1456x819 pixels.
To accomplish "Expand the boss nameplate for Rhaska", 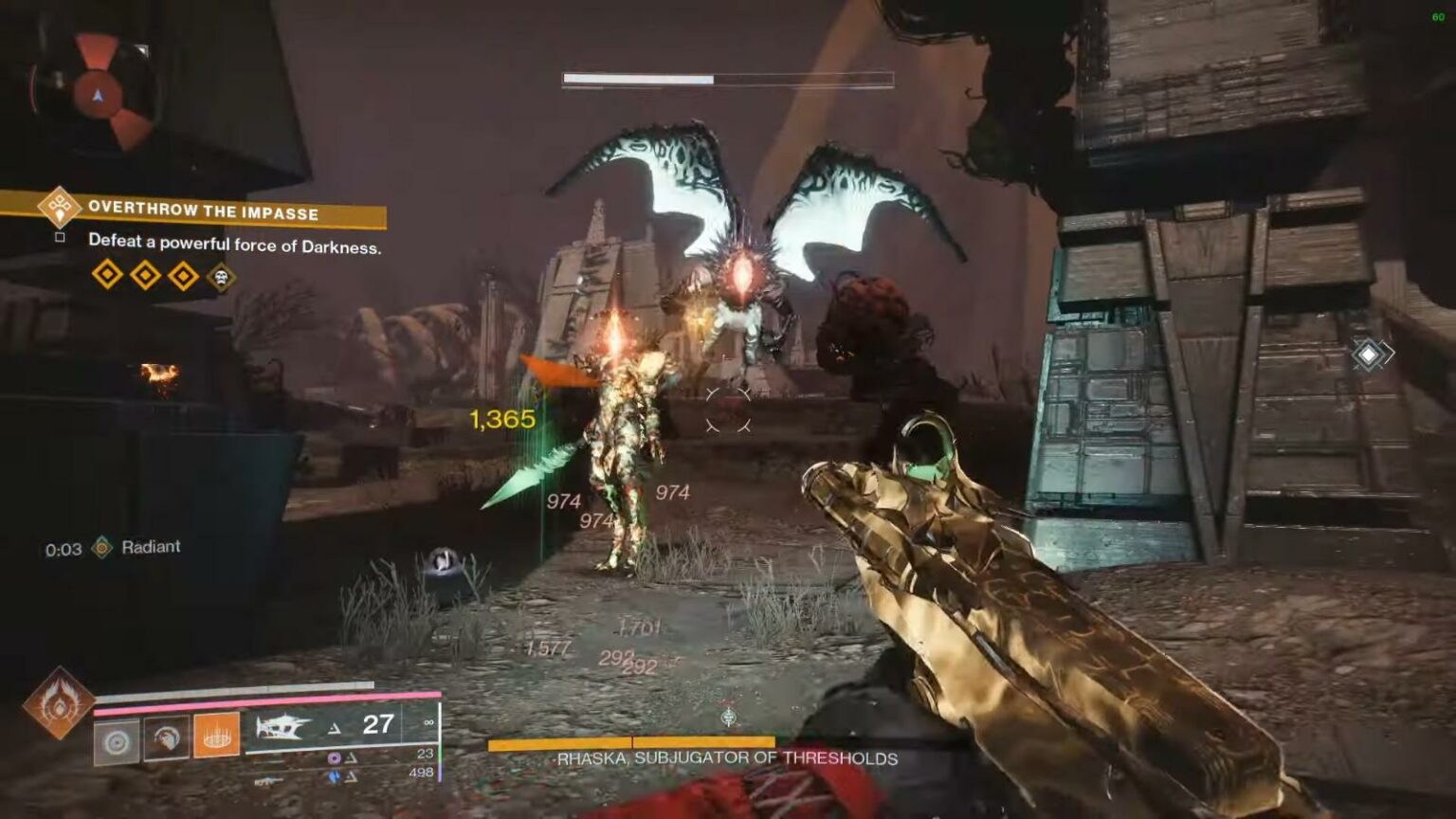I will click(x=725, y=758).
